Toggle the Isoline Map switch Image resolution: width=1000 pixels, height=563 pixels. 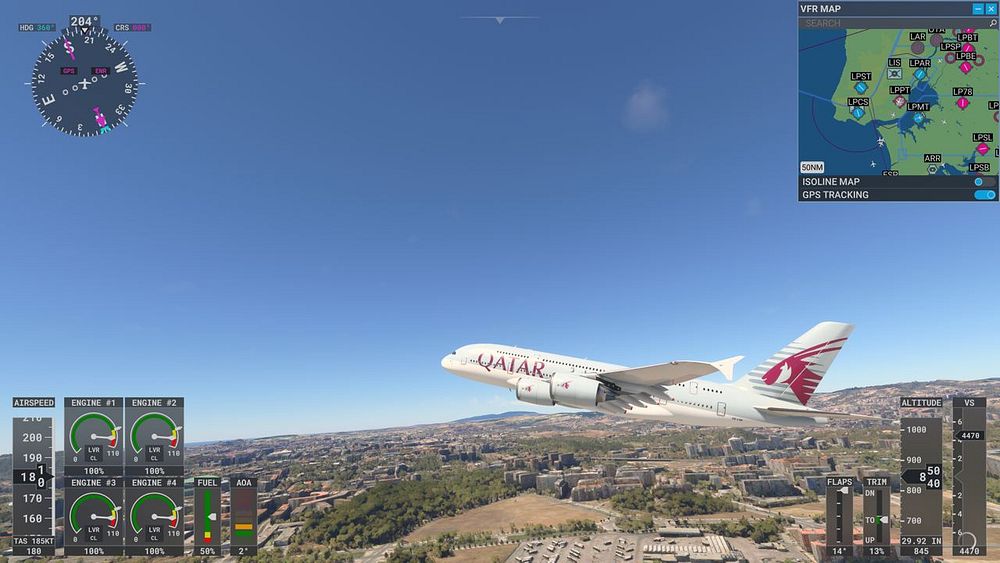[984, 182]
